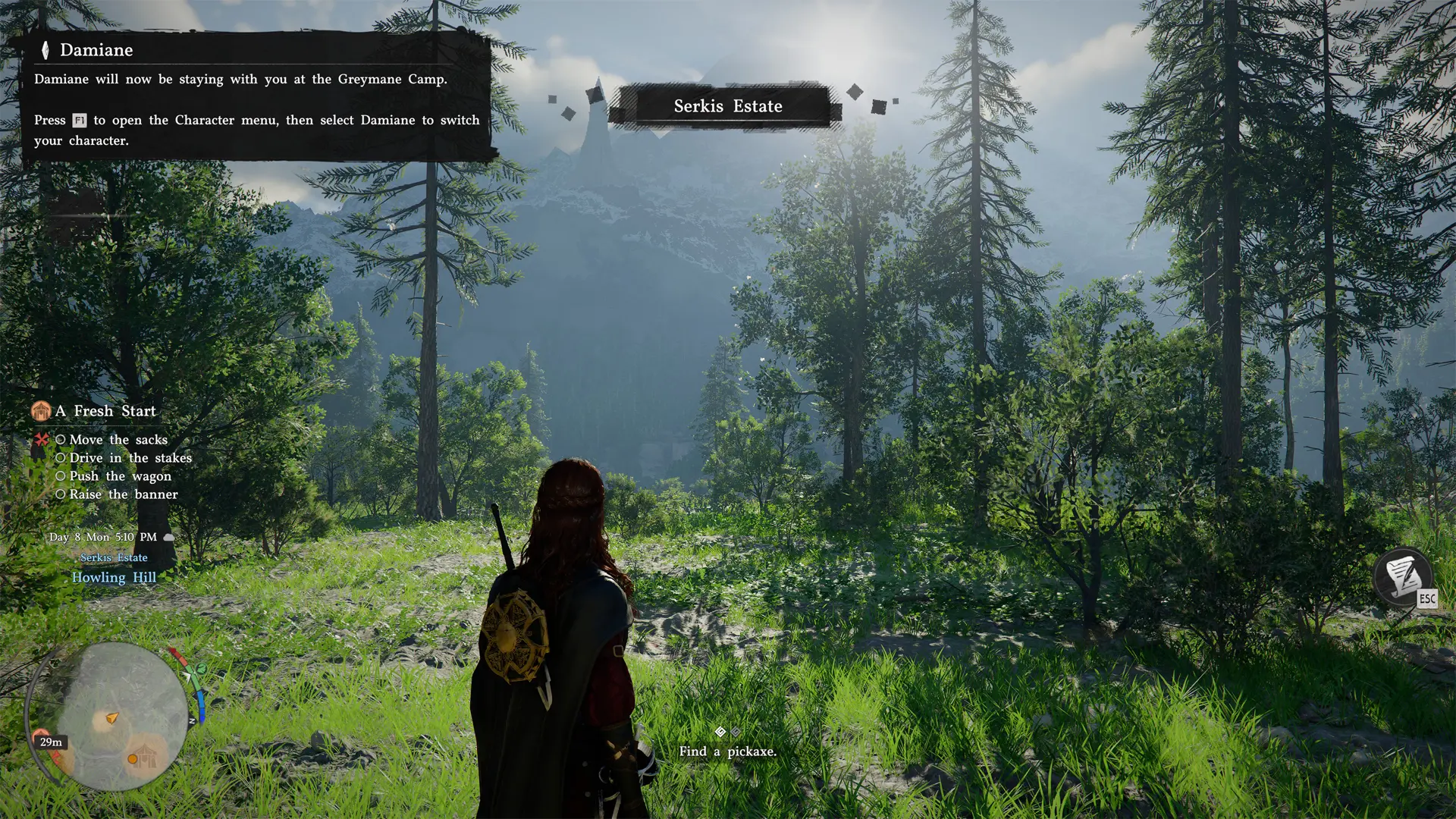Select the Move the sacks objective
1456x819 pixels.
pyautogui.click(x=118, y=440)
